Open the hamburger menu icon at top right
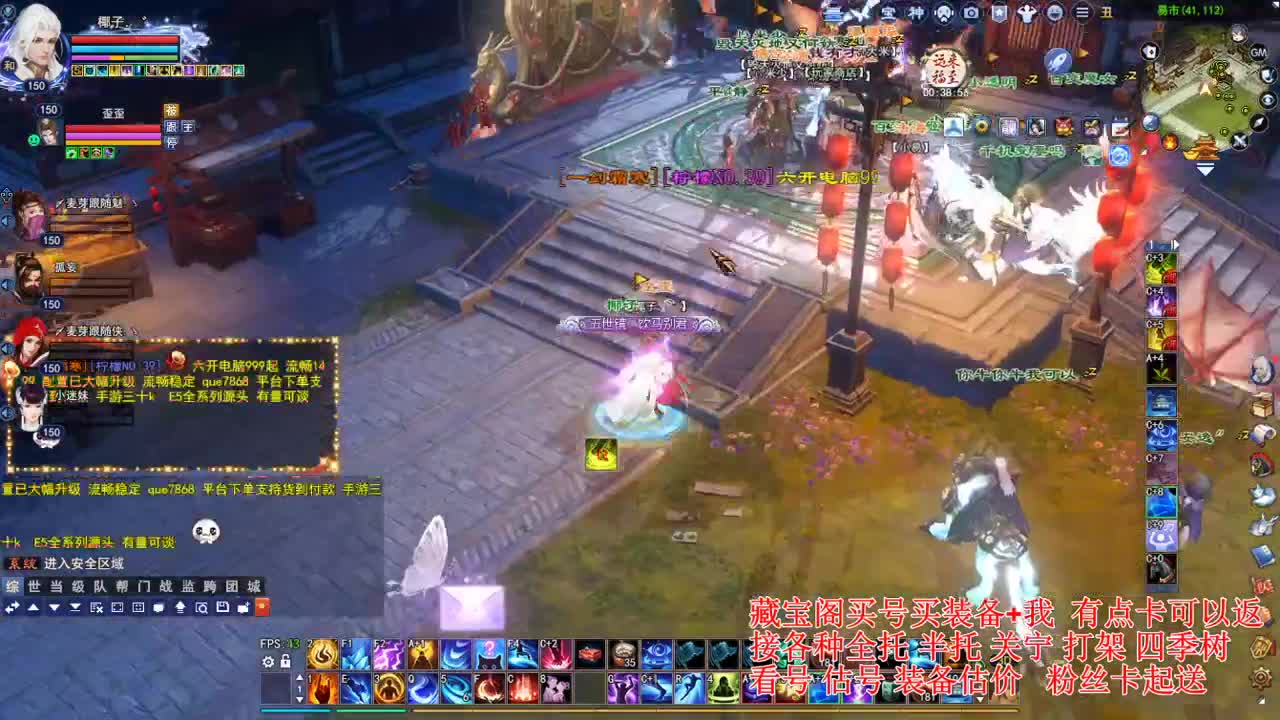Viewport: 1280px width, 720px height. tap(1083, 13)
